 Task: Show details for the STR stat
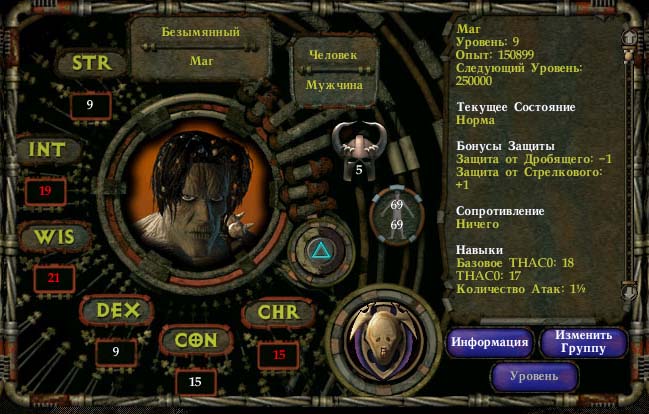pyautogui.click(x=90, y=63)
